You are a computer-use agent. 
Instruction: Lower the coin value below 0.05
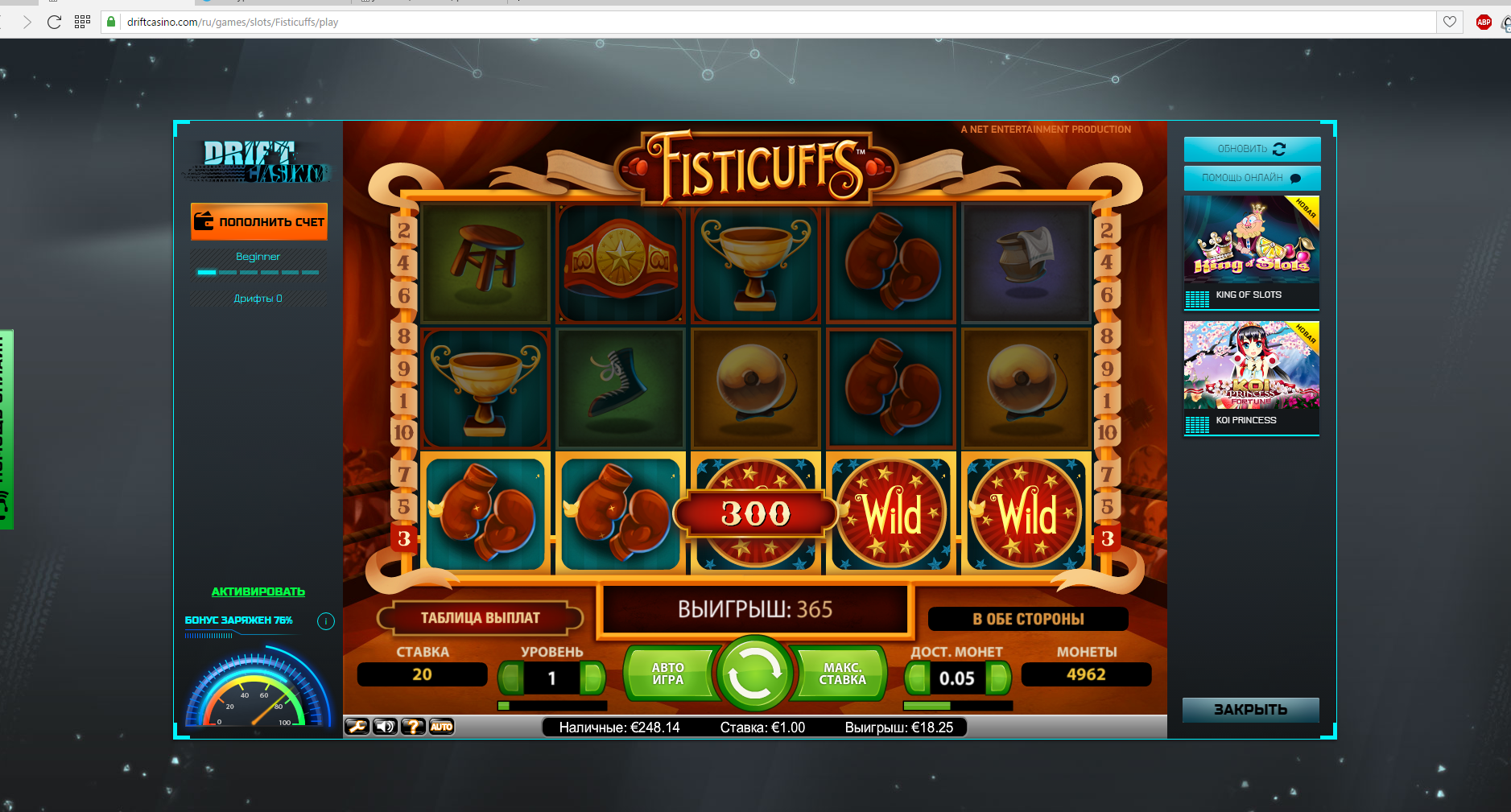click(916, 678)
